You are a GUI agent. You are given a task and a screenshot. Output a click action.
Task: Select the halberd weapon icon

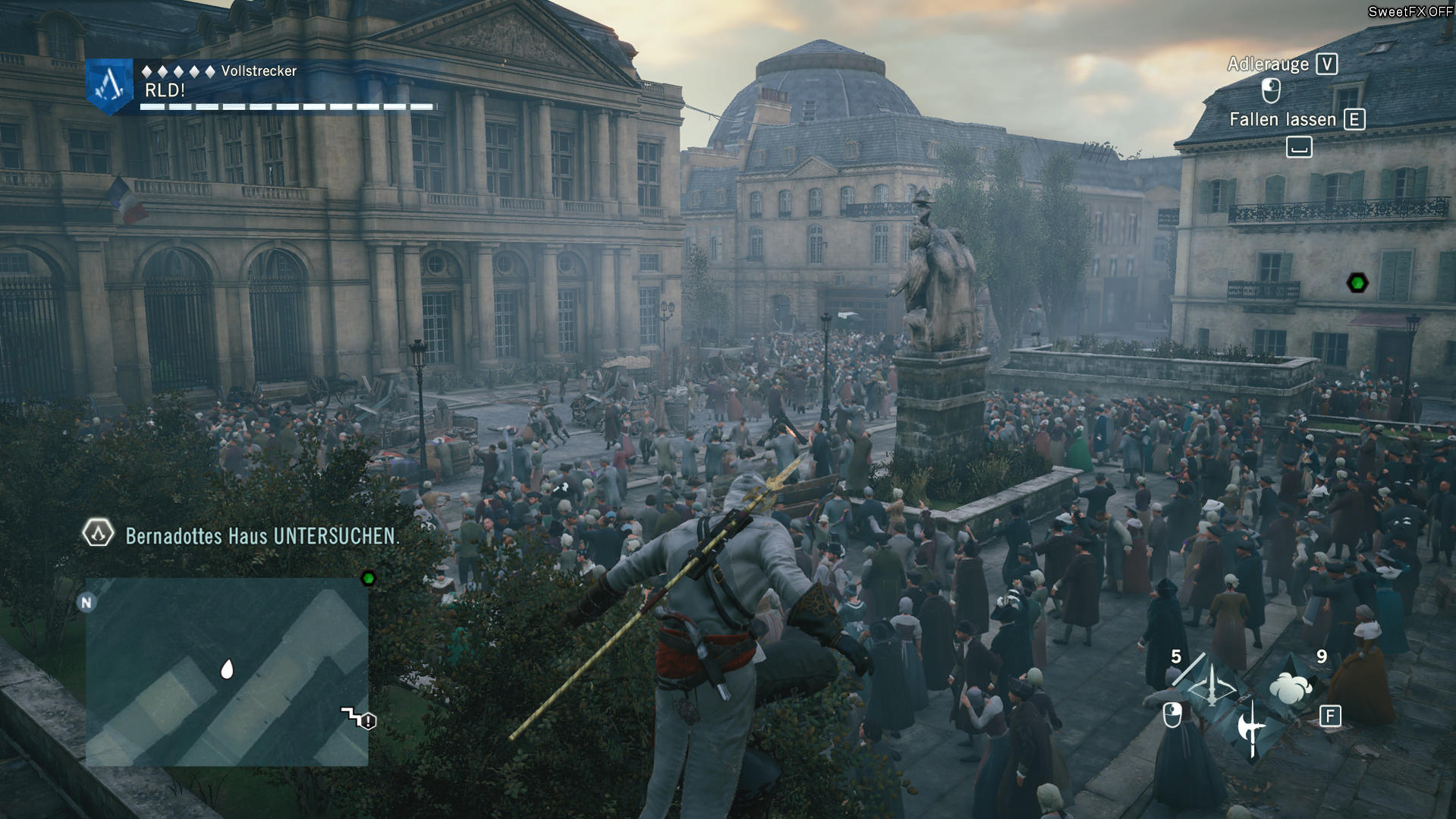click(1250, 728)
